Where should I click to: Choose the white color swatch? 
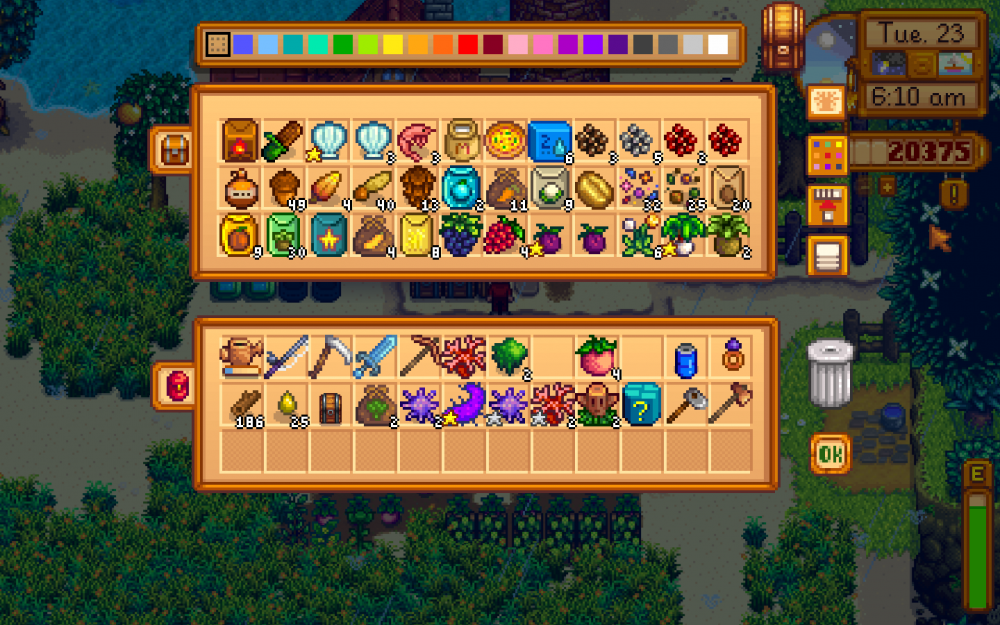[x=718, y=45]
